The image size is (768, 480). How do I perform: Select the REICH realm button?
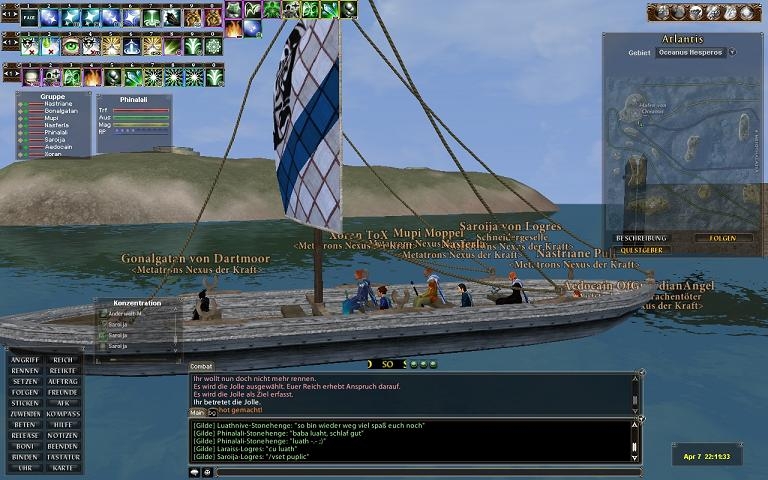(x=62, y=360)
